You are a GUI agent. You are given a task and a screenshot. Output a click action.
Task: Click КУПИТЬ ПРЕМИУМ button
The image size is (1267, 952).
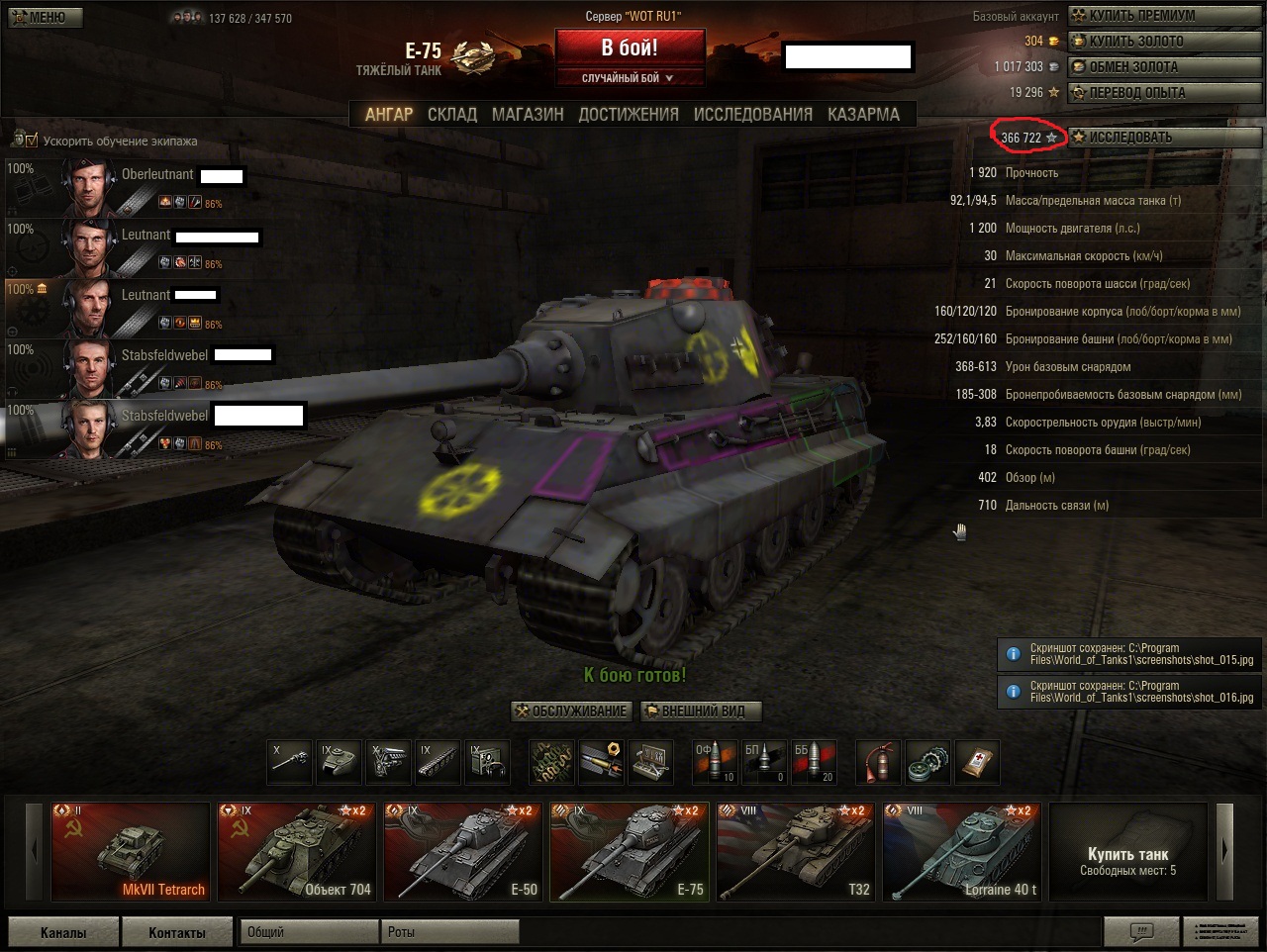click(1165, 16)
